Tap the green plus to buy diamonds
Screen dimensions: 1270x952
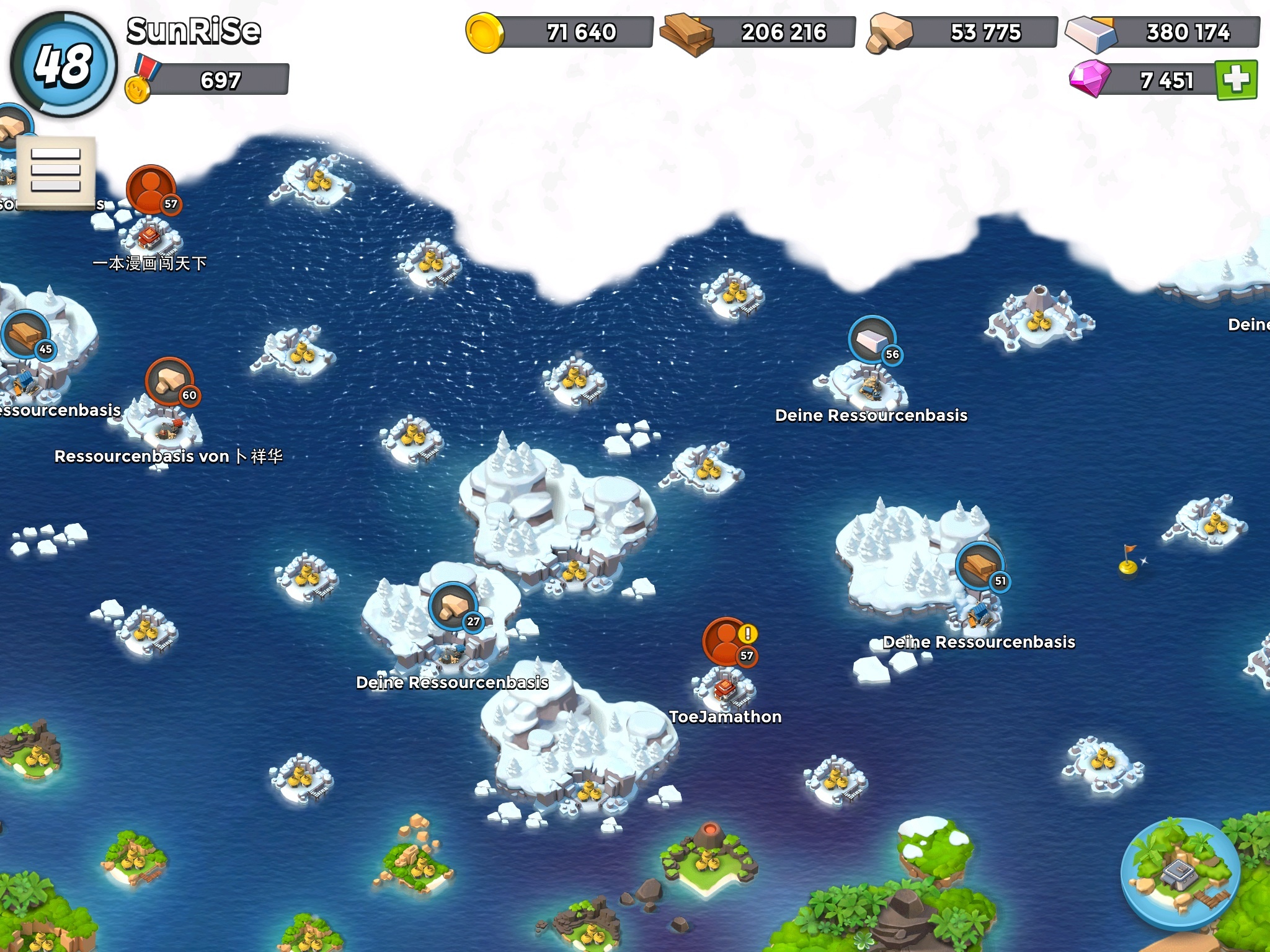point(1236,79)
